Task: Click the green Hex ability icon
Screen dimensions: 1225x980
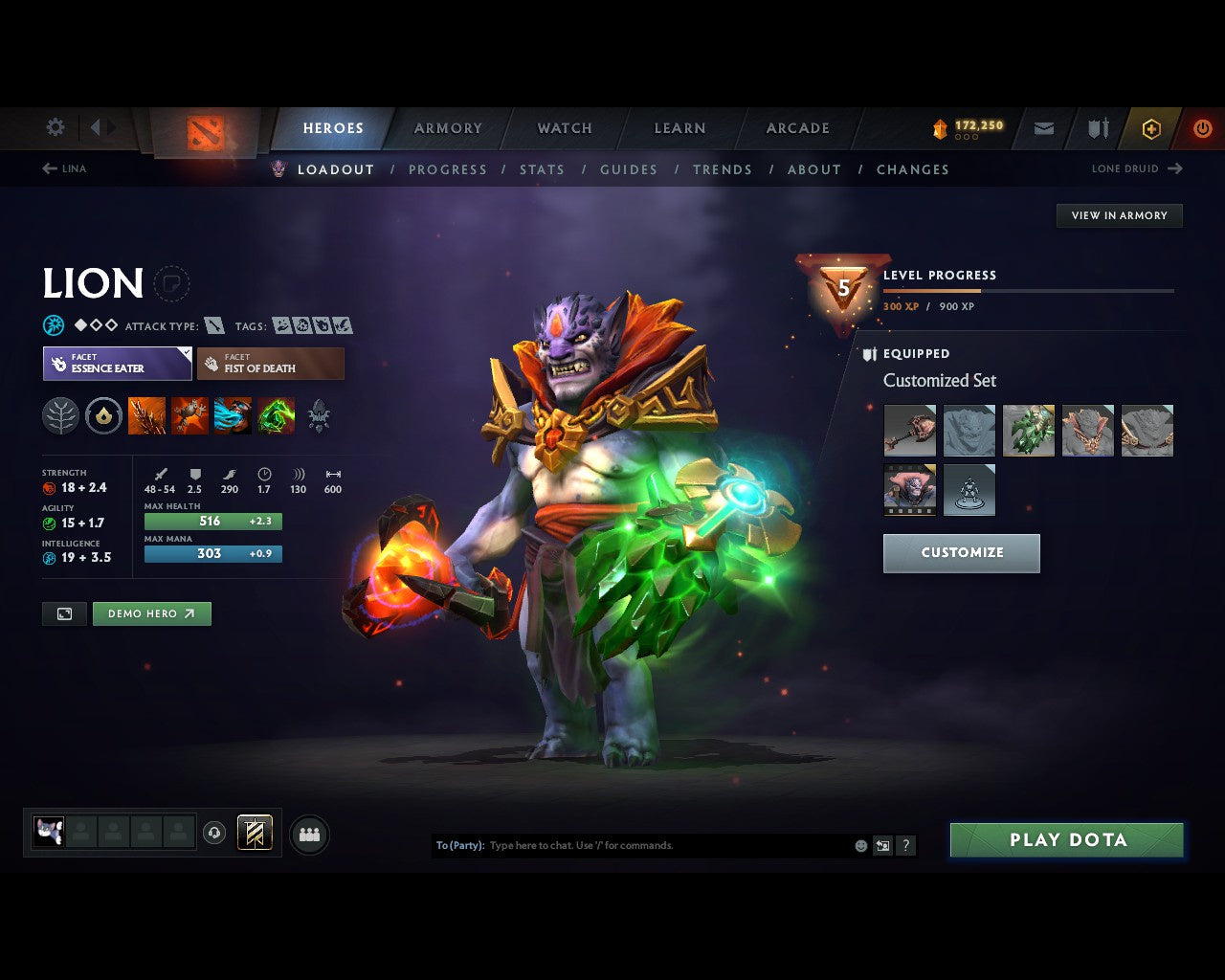Action: 189,415
